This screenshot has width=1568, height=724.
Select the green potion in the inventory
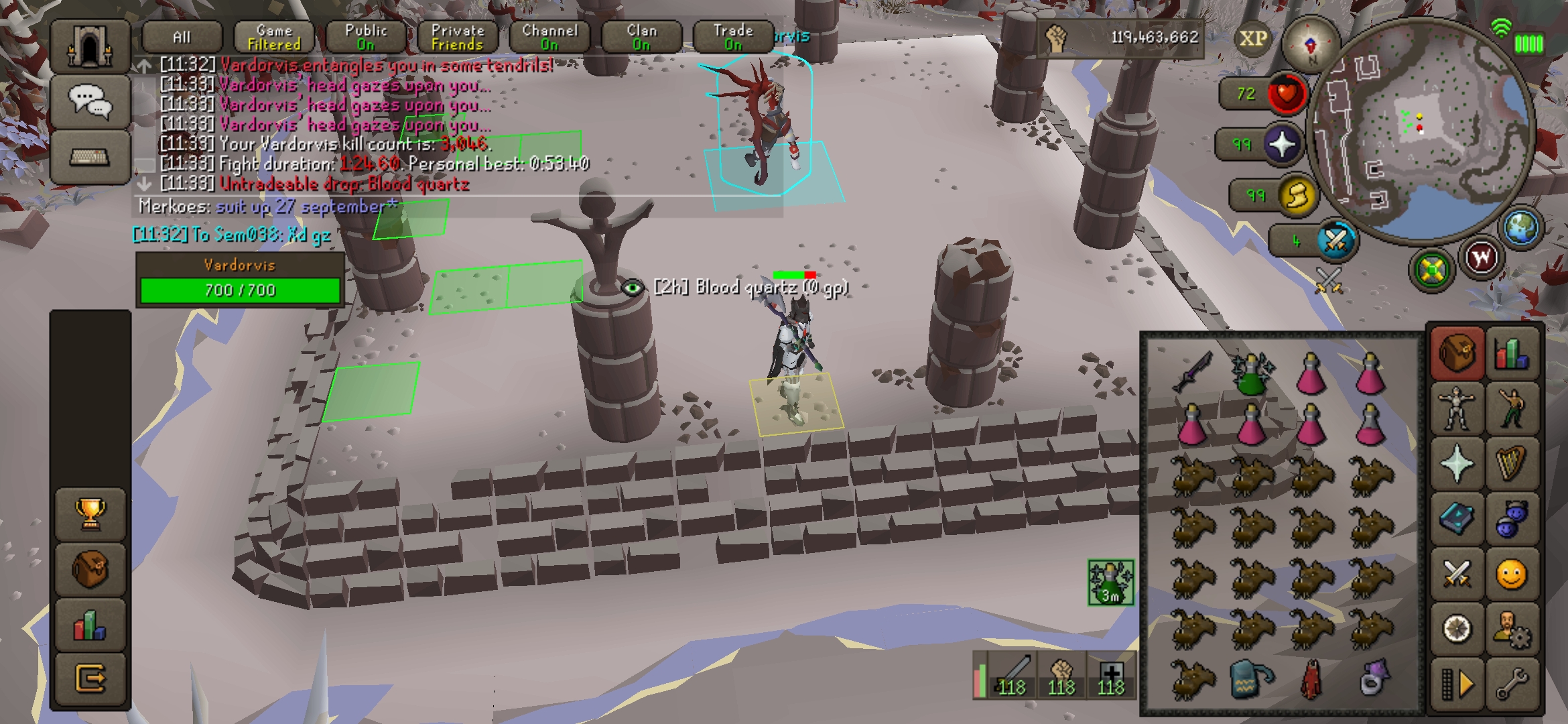click(x=1251, y=374)
